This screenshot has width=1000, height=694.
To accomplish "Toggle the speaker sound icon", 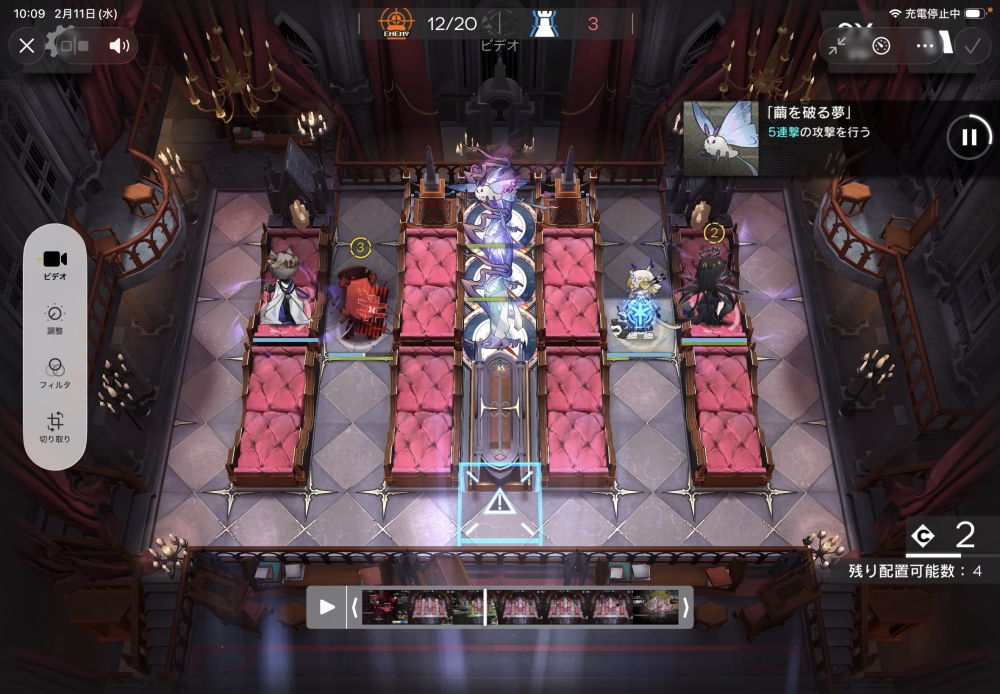I will [119, 45].
